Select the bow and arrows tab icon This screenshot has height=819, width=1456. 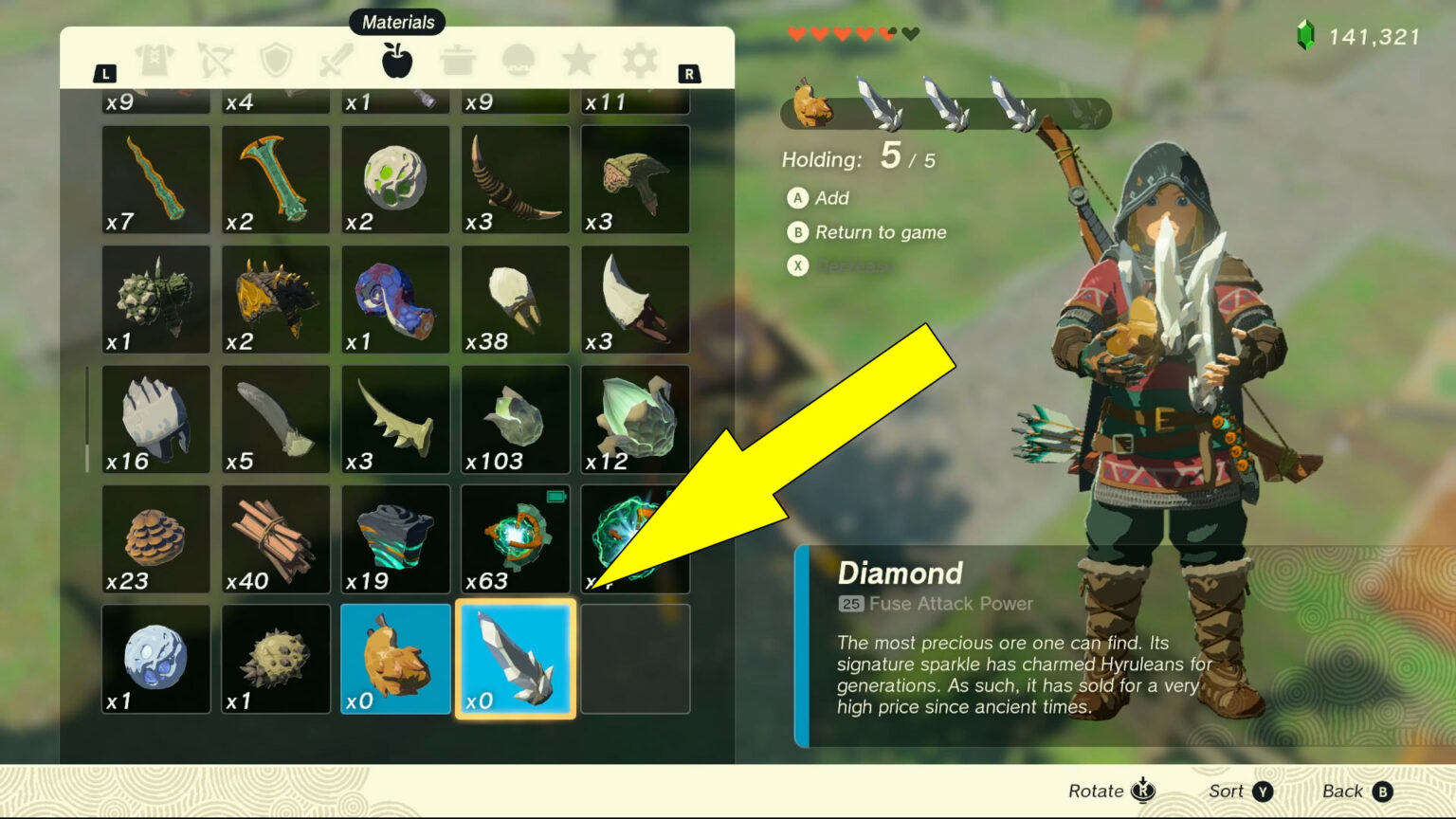[x=215, y=59]
